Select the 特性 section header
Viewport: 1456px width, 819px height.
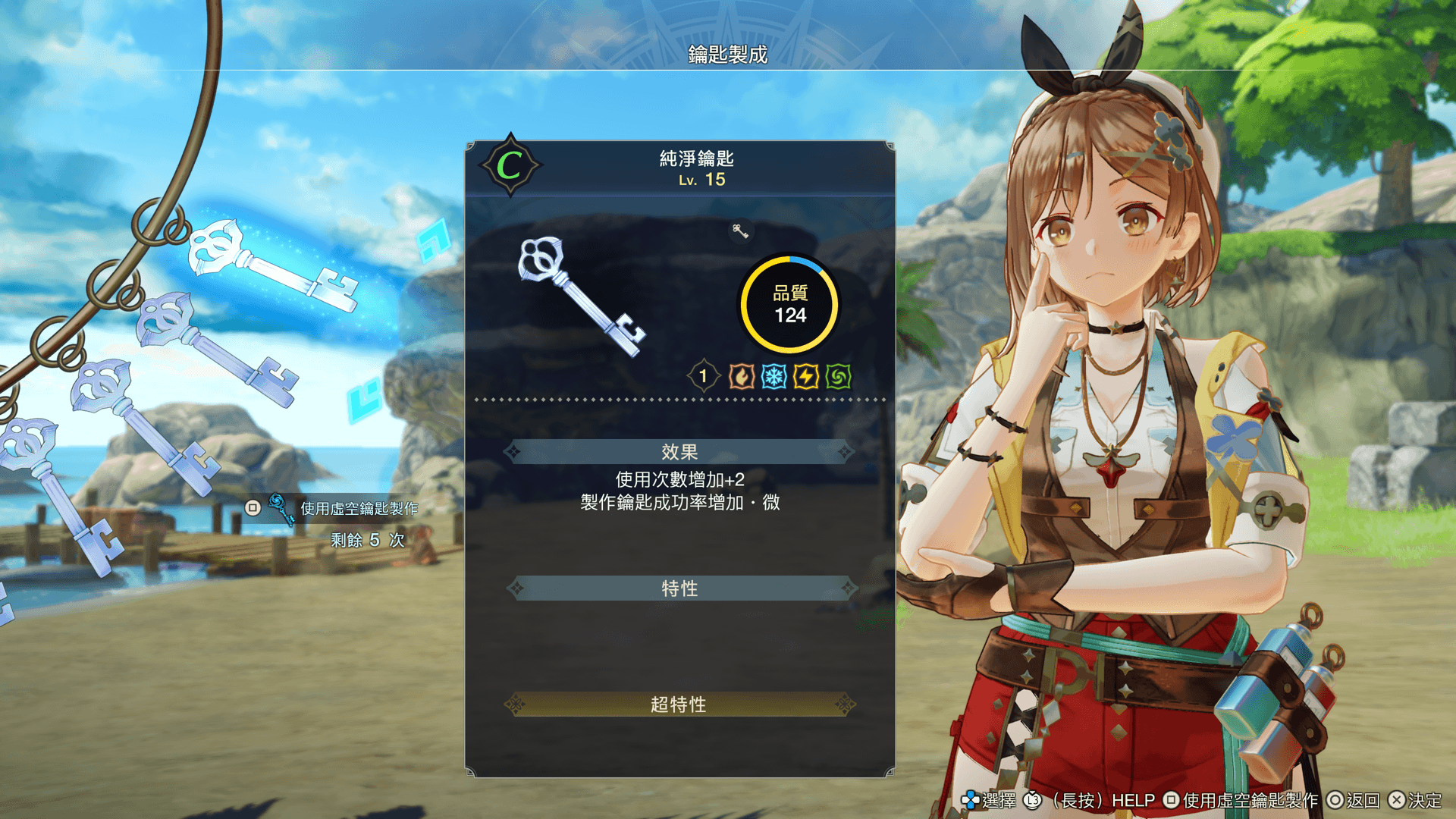point(679,588)
